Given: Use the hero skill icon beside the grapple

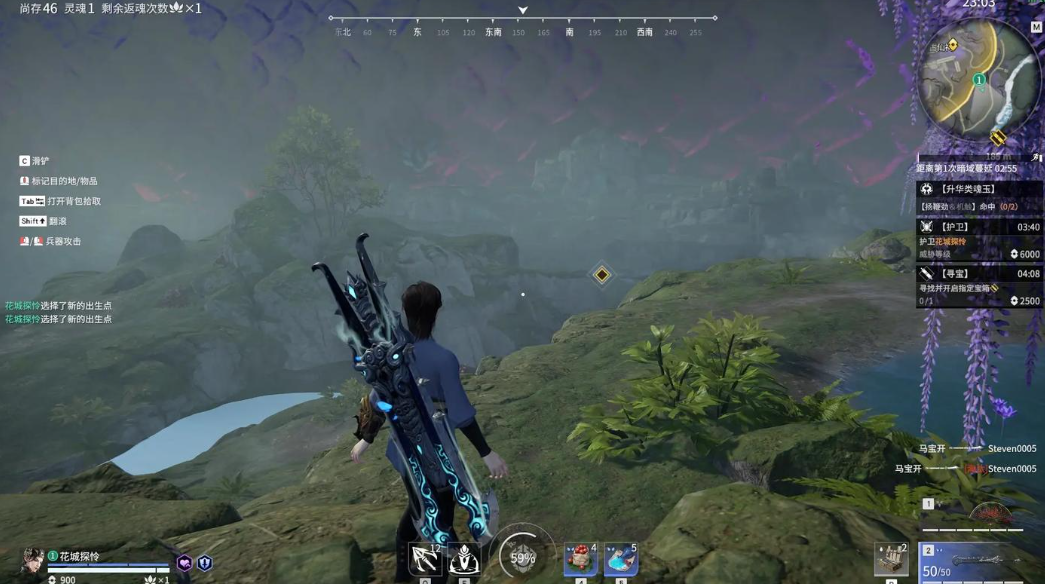Looking at the screenshot, I should 464,559.
